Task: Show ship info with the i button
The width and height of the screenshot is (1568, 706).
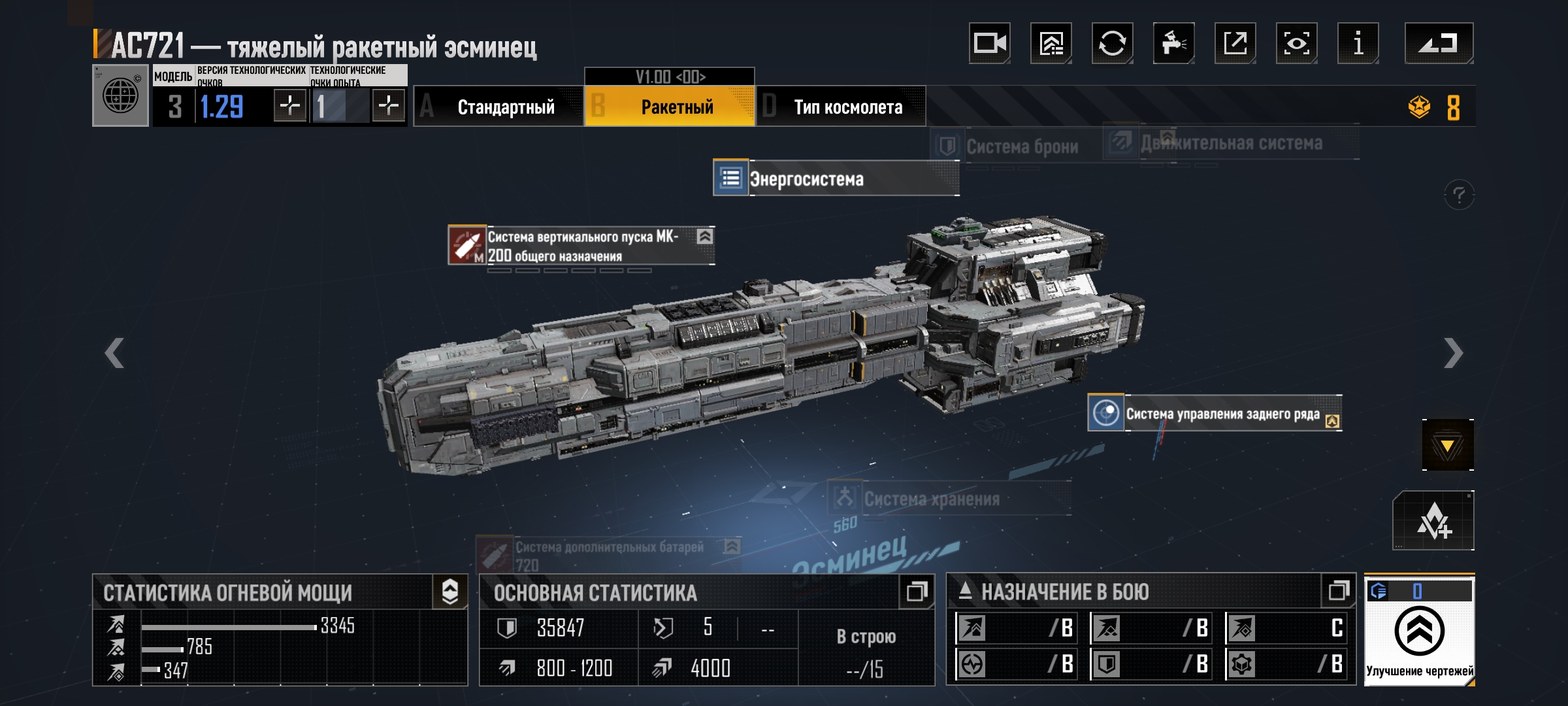Action: click(x=1358, y=44)
